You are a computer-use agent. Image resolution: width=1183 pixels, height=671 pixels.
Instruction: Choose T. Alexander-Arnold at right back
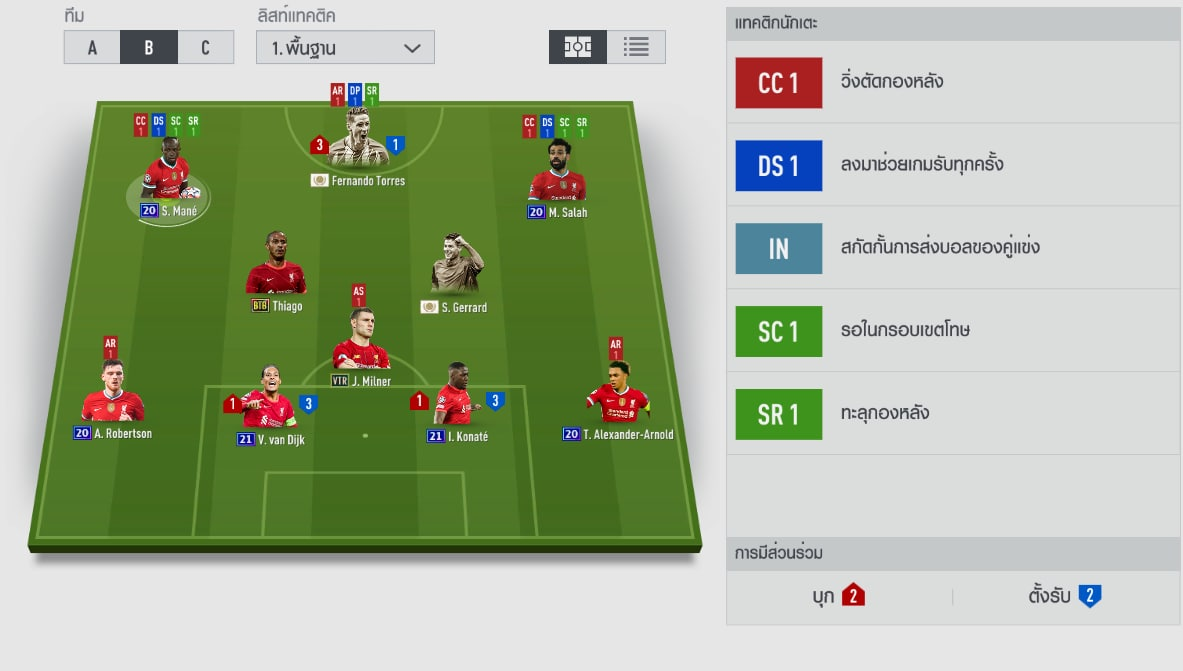(x=617, y=397)
